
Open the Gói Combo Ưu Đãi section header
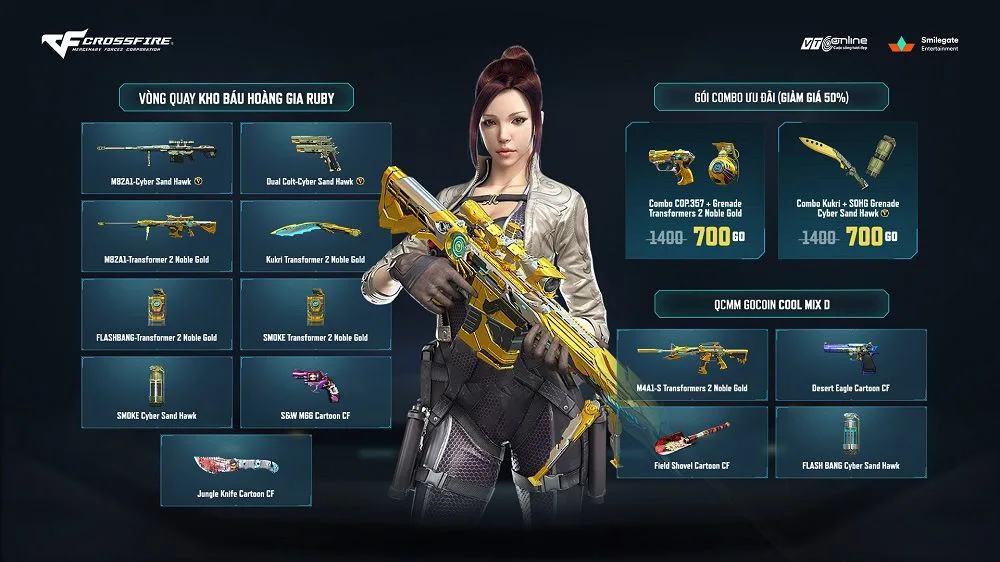[771, 97]
